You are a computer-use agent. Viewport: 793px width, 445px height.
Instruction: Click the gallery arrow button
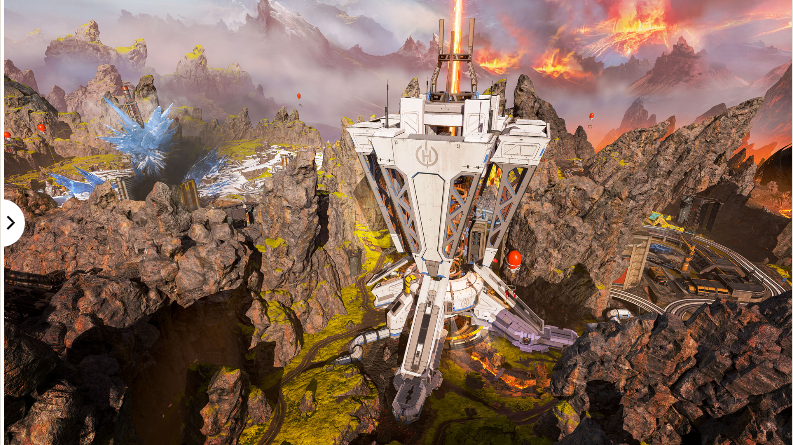tap(10, 222)
